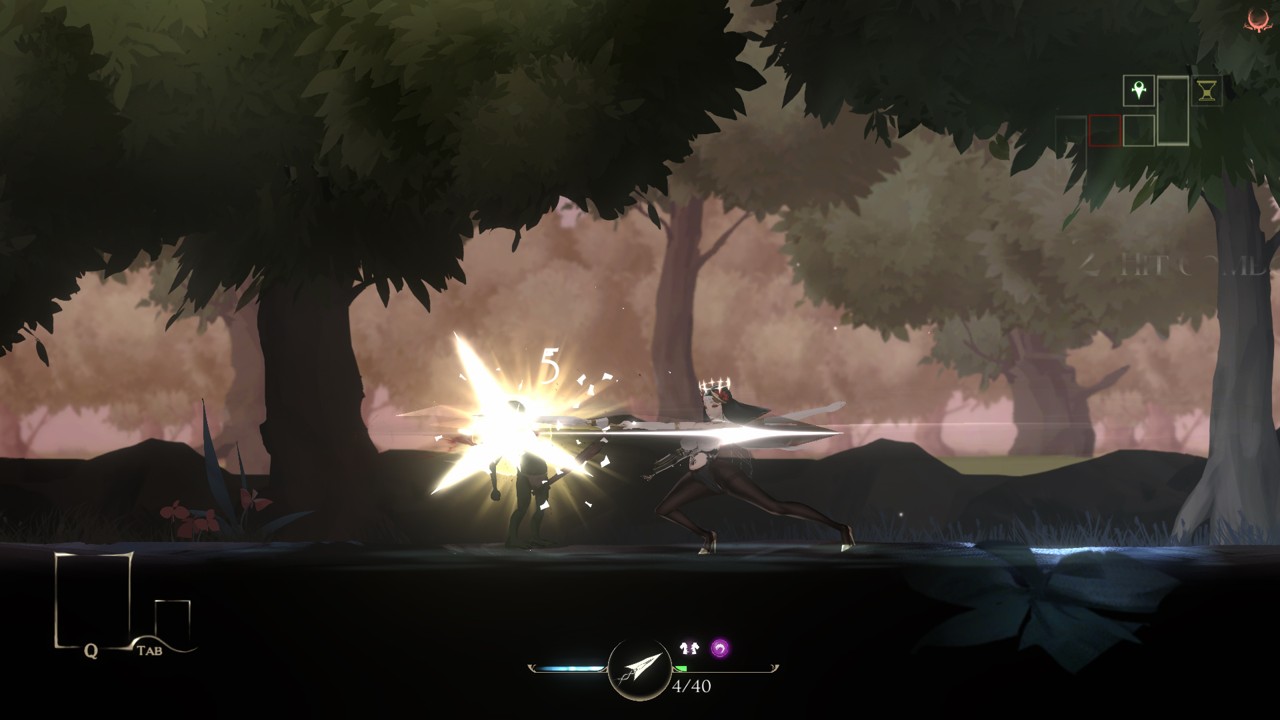
Task: Click the hourglass room on minimap
Action: (1207, 91)
